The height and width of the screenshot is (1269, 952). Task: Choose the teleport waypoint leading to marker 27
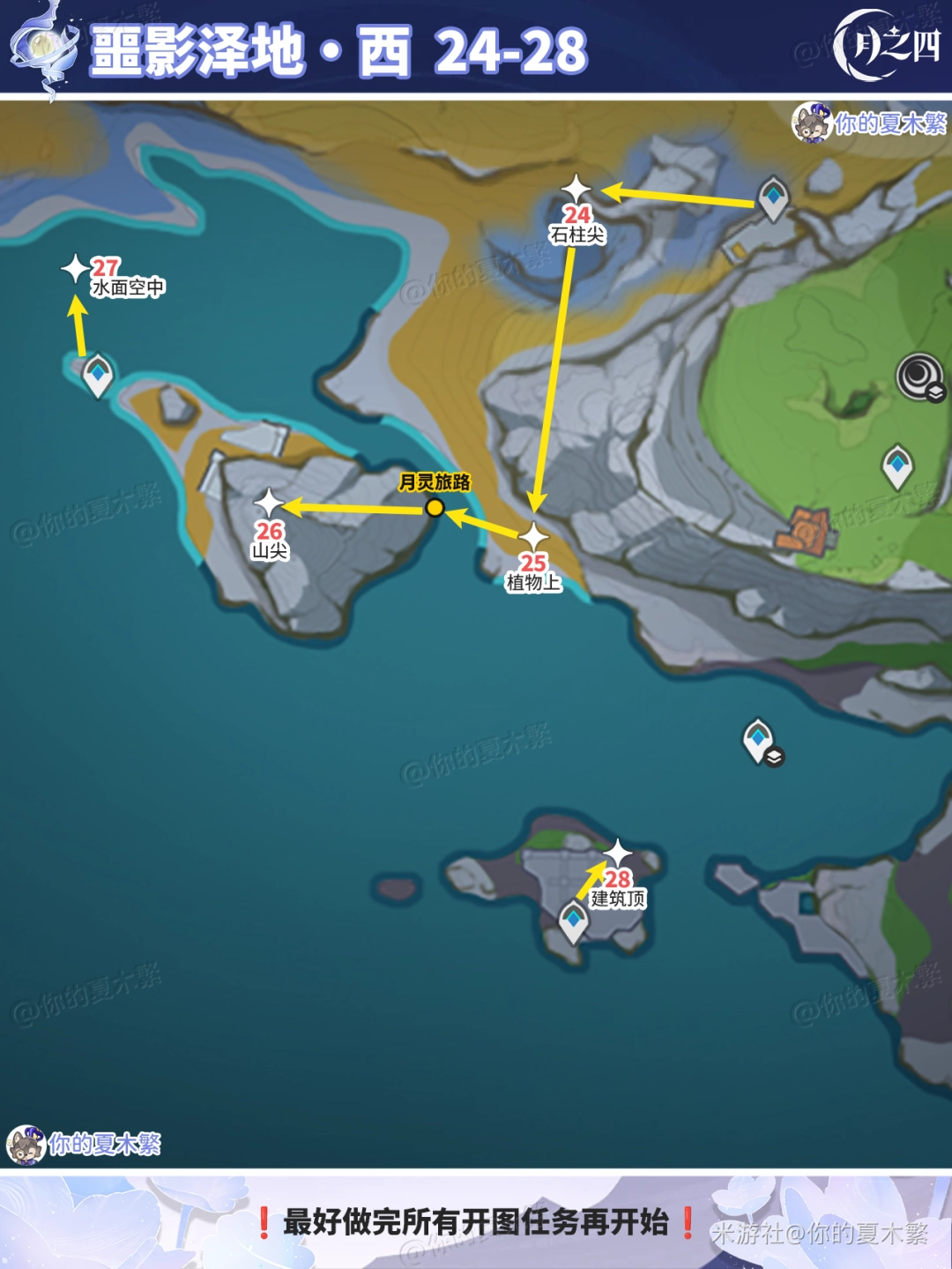[x=97, y=375]
